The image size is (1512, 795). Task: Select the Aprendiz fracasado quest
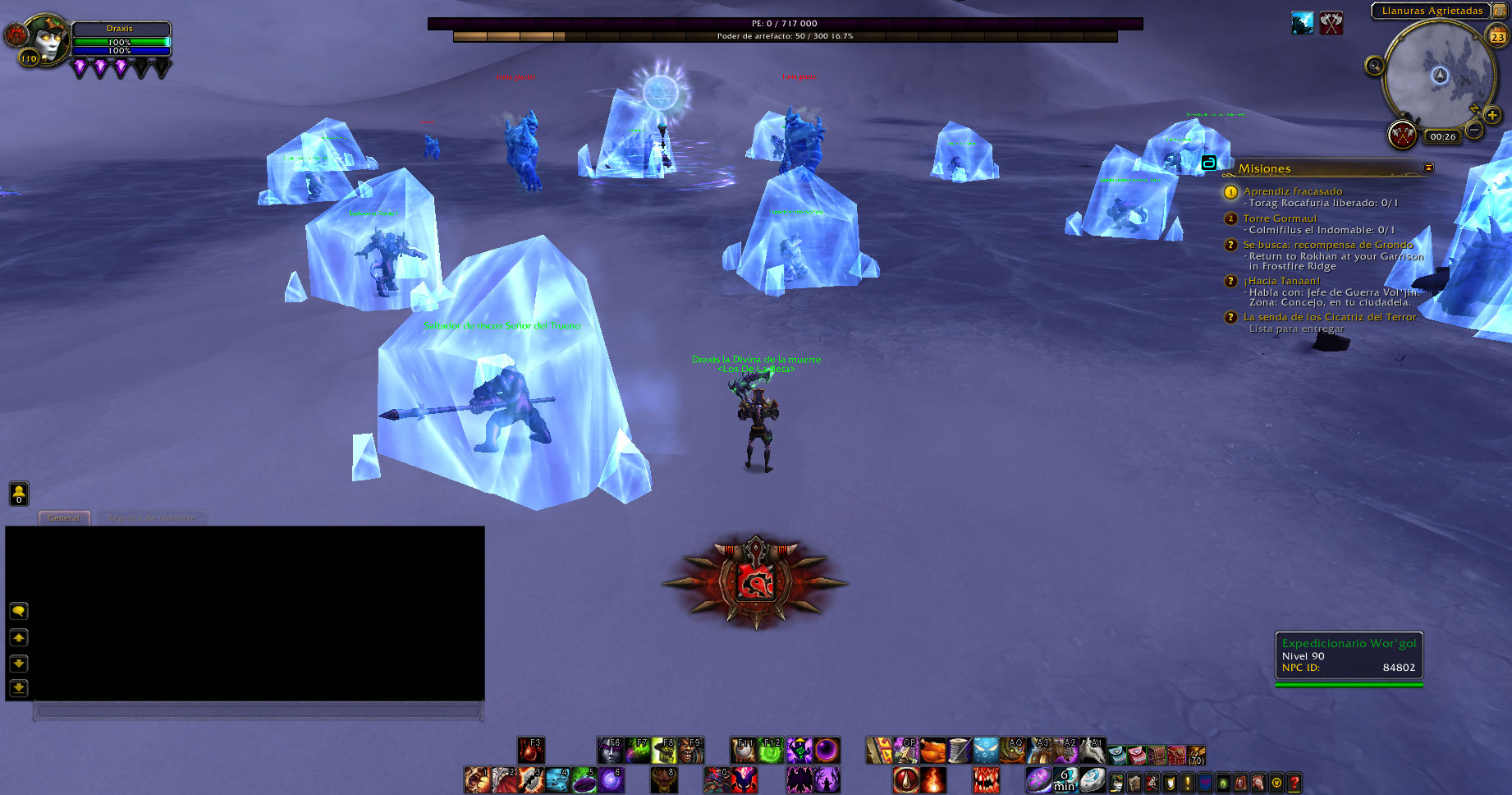pyautogui.click(x=1292, y=191)
